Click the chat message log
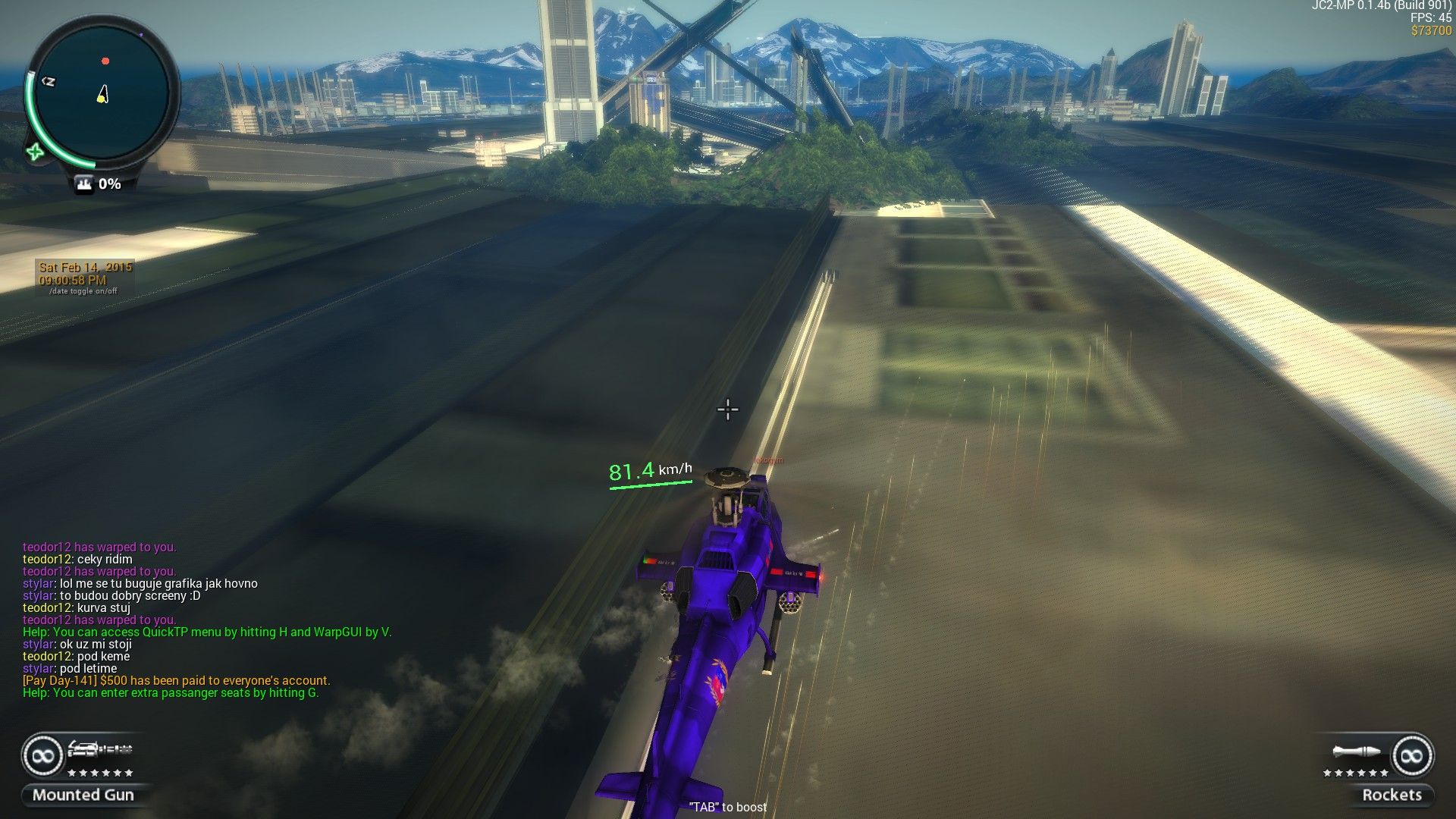 [207, 620]
